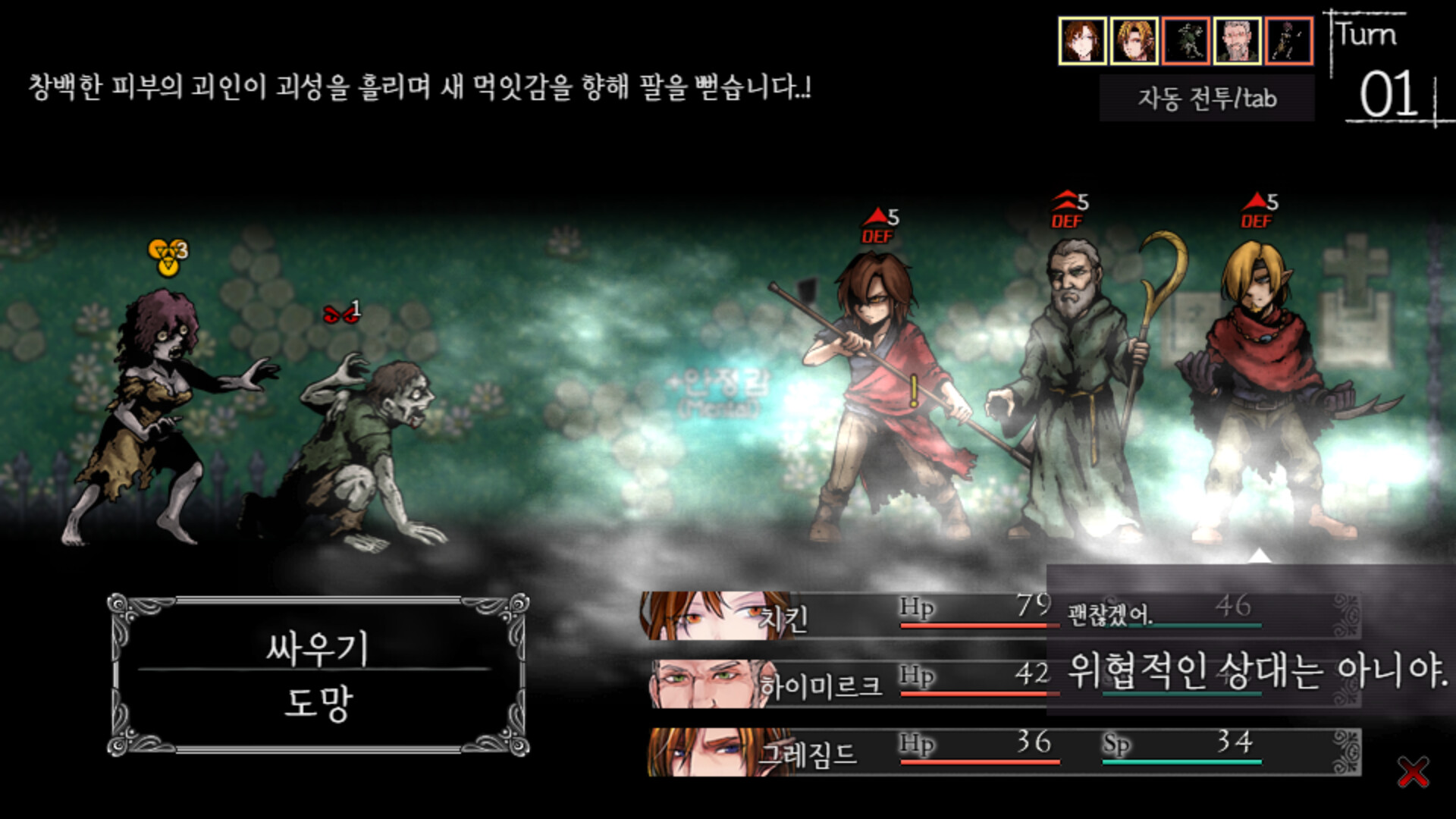Enable 자동 전투/tab auto-battle mode
The height and width of the screenshot is (819, 1456).
(x=1207, y=98)
